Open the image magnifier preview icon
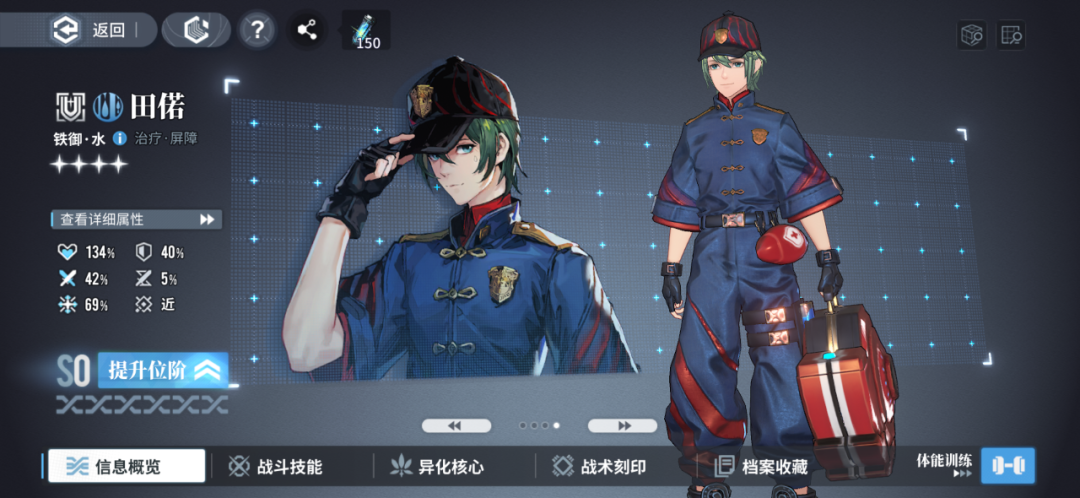The image size is (1080, 498). click(x=1010, y=35)
